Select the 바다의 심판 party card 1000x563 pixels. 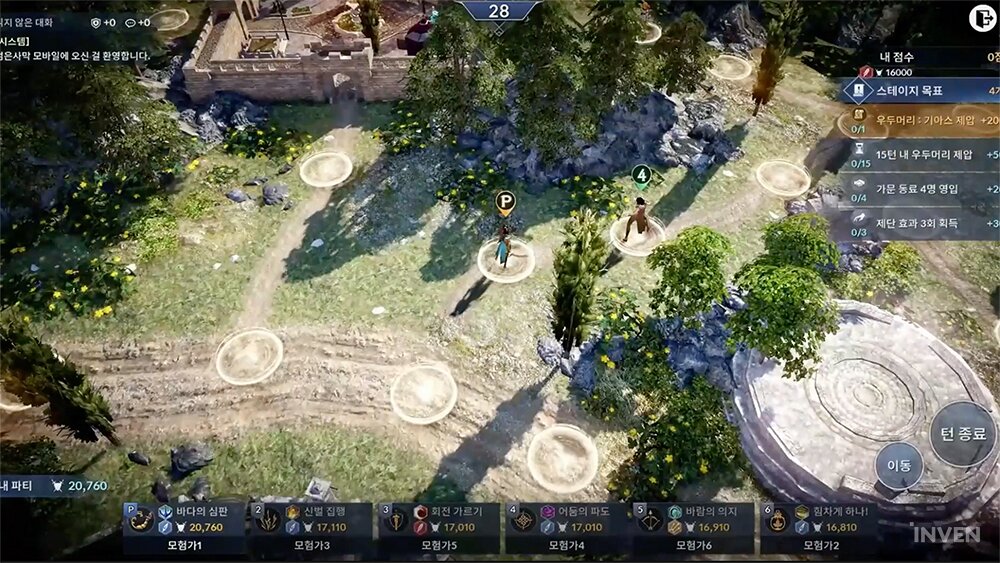click(185, 527)
